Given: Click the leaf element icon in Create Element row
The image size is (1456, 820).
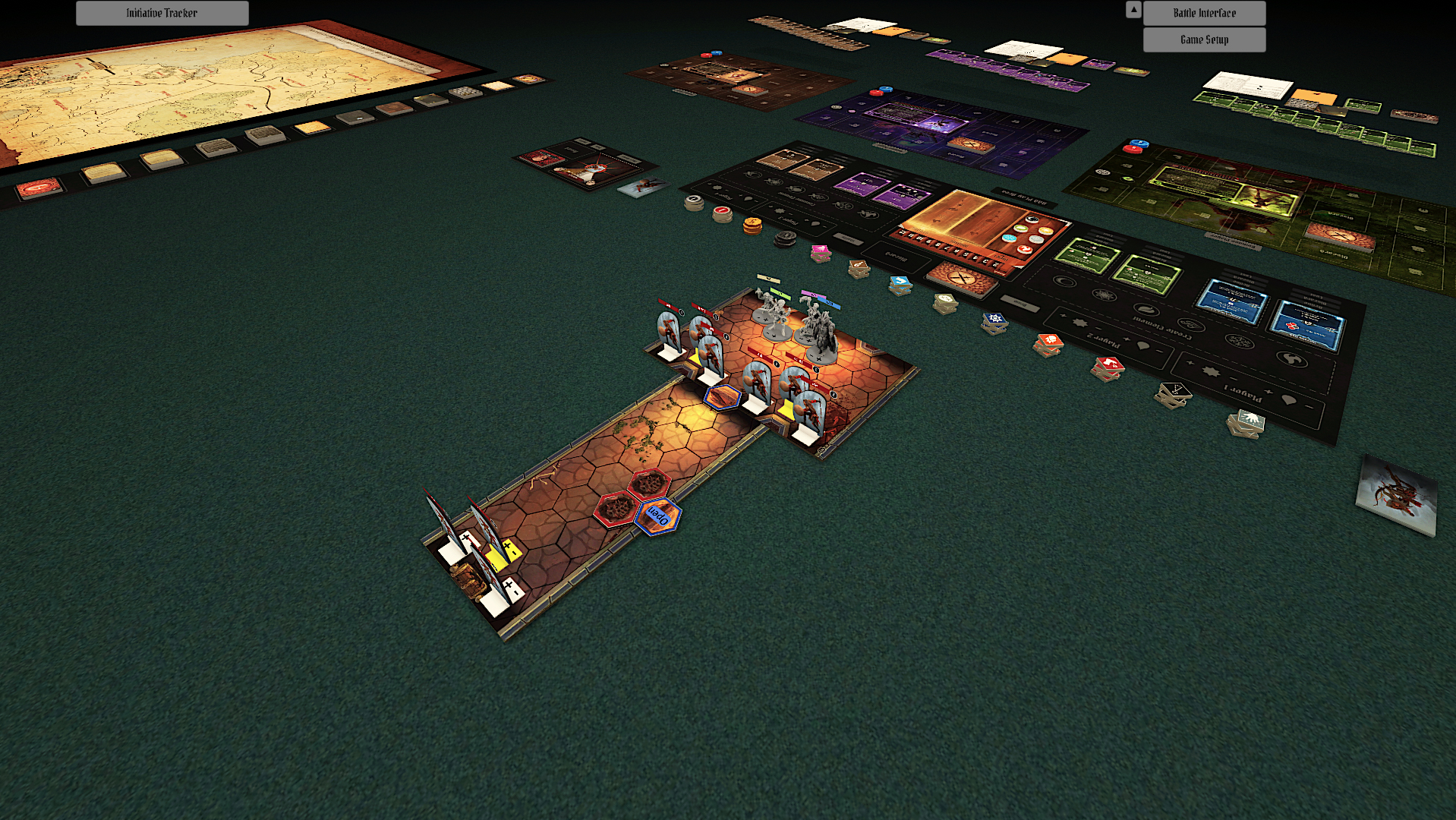Looking at the screenshot, I should coord(1147,310).
